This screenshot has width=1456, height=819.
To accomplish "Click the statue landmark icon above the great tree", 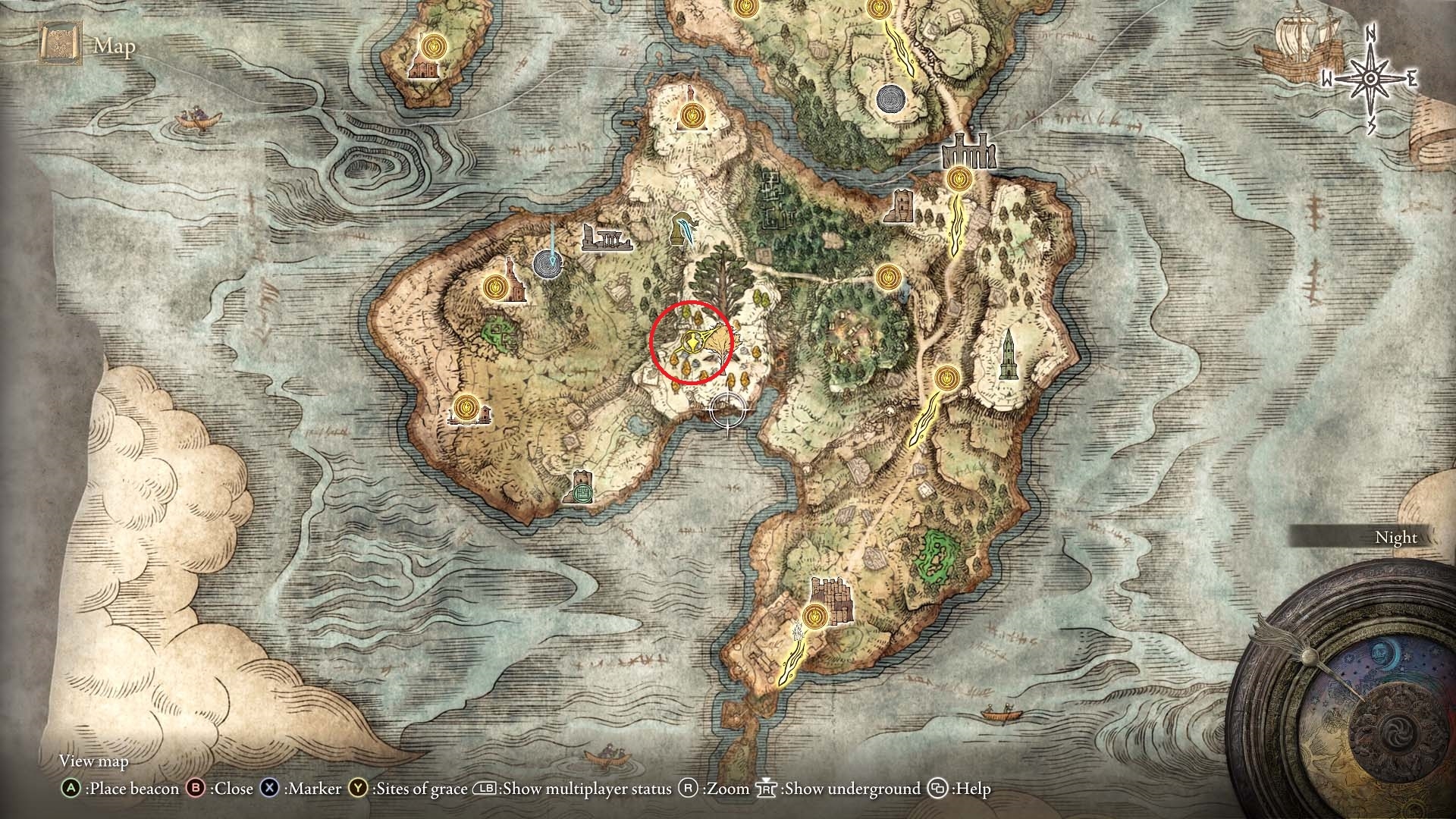I will 683,227.
